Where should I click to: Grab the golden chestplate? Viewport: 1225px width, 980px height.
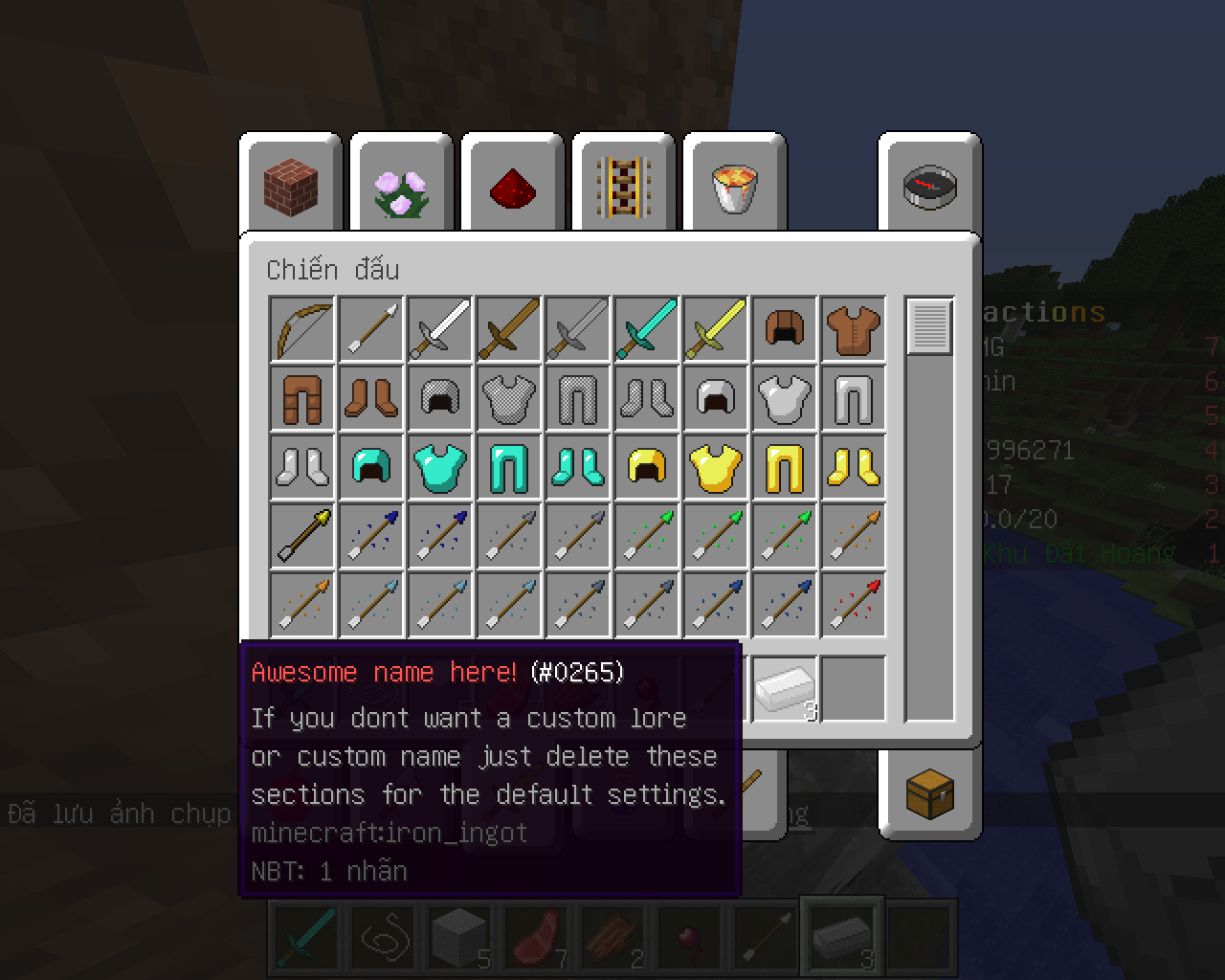tap(716, 467)
